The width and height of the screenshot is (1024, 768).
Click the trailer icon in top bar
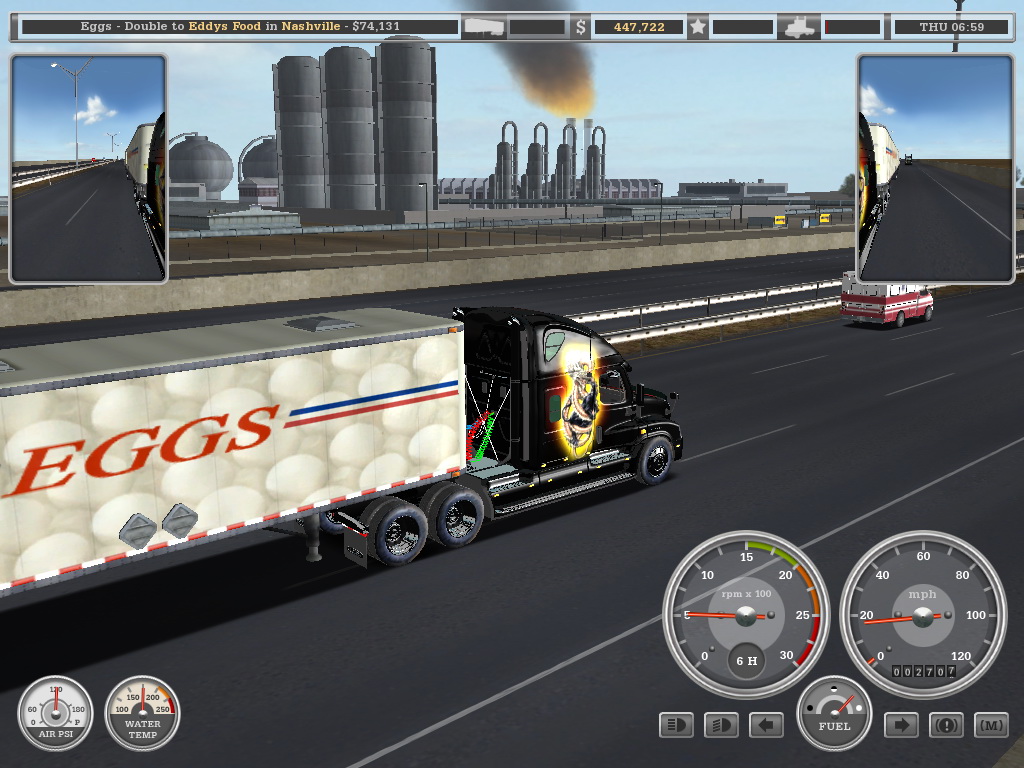click(x=484, y=27)
